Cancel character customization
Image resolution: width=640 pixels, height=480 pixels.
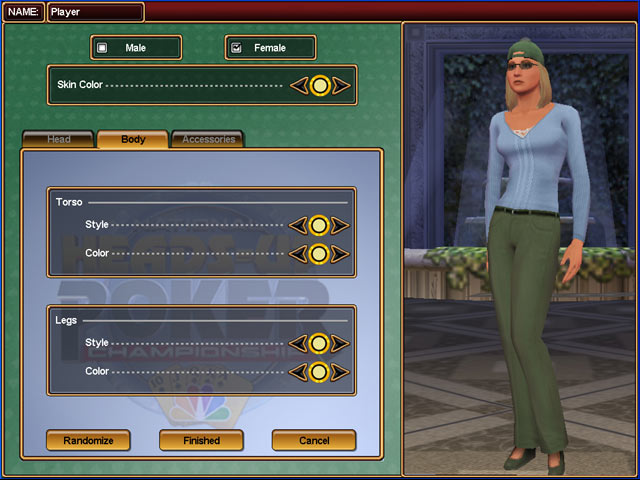point(314,440)
